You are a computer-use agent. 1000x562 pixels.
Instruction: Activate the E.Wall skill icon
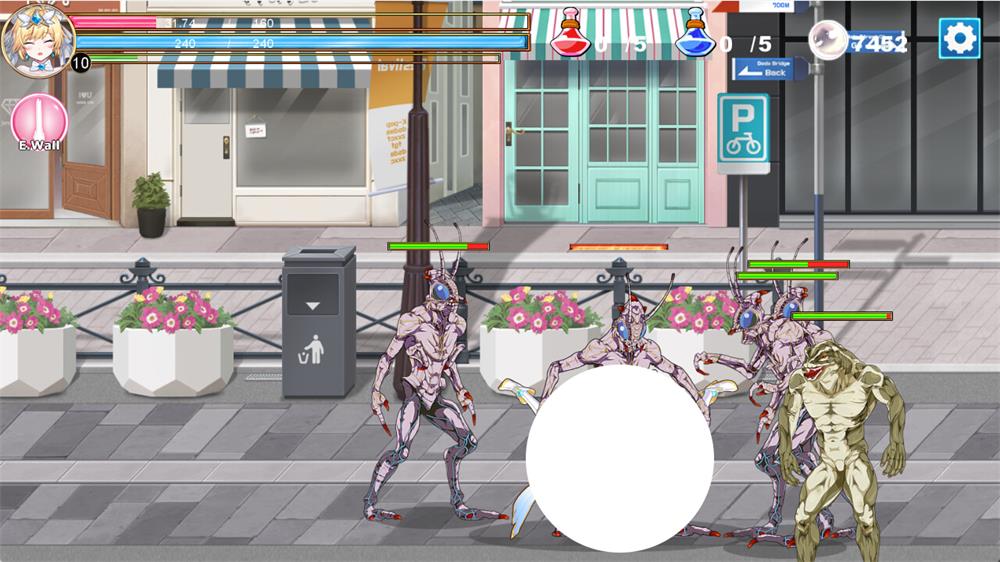click(39, 120)
